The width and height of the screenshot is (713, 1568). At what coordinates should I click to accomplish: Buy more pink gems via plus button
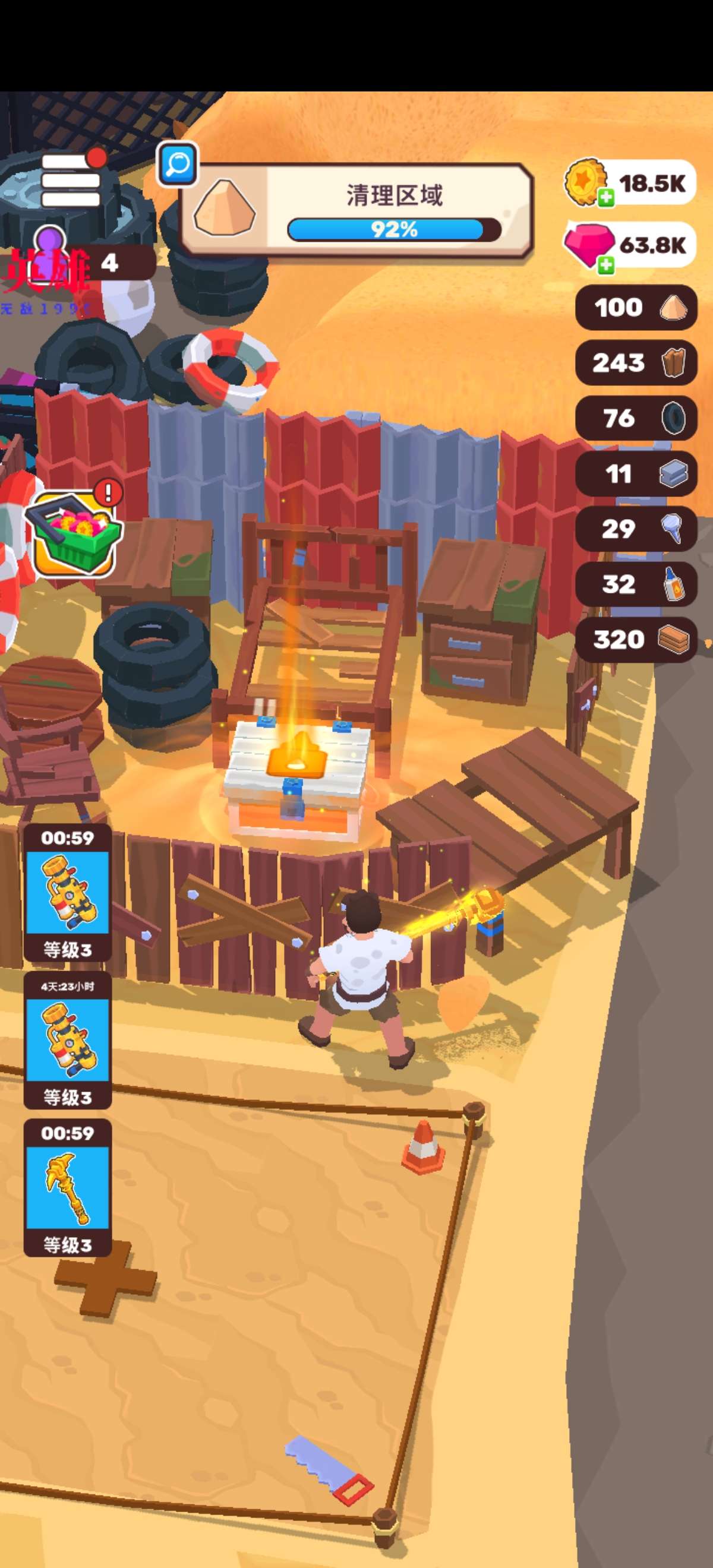pyautogui.click(x=606, y=264)
